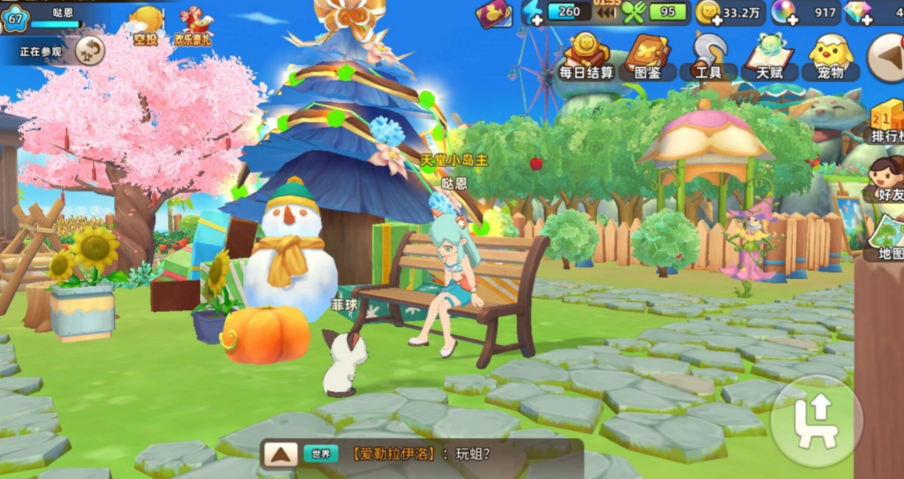Open the purple duck card icon

pos(493,13)
